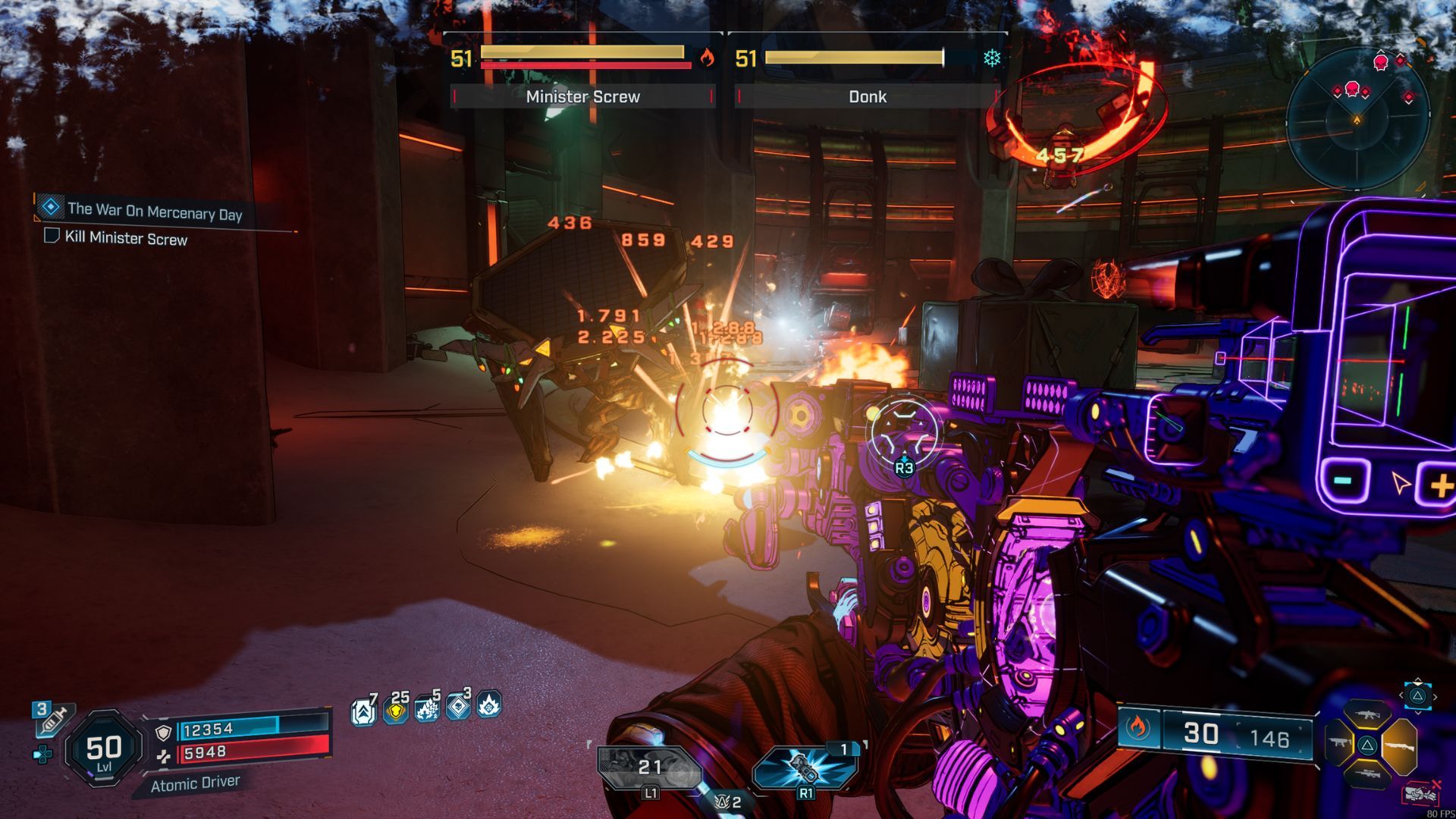Click the flame burst status buff icon
The width and height of the screenshot is (1456, 819).
pos(489,706)
